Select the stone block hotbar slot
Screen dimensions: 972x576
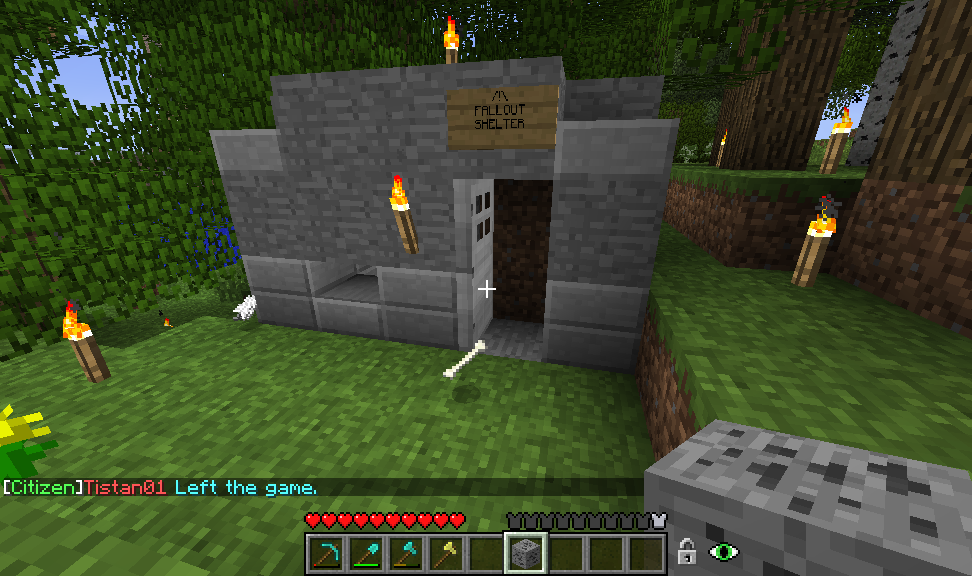click(x=525, y=552)
